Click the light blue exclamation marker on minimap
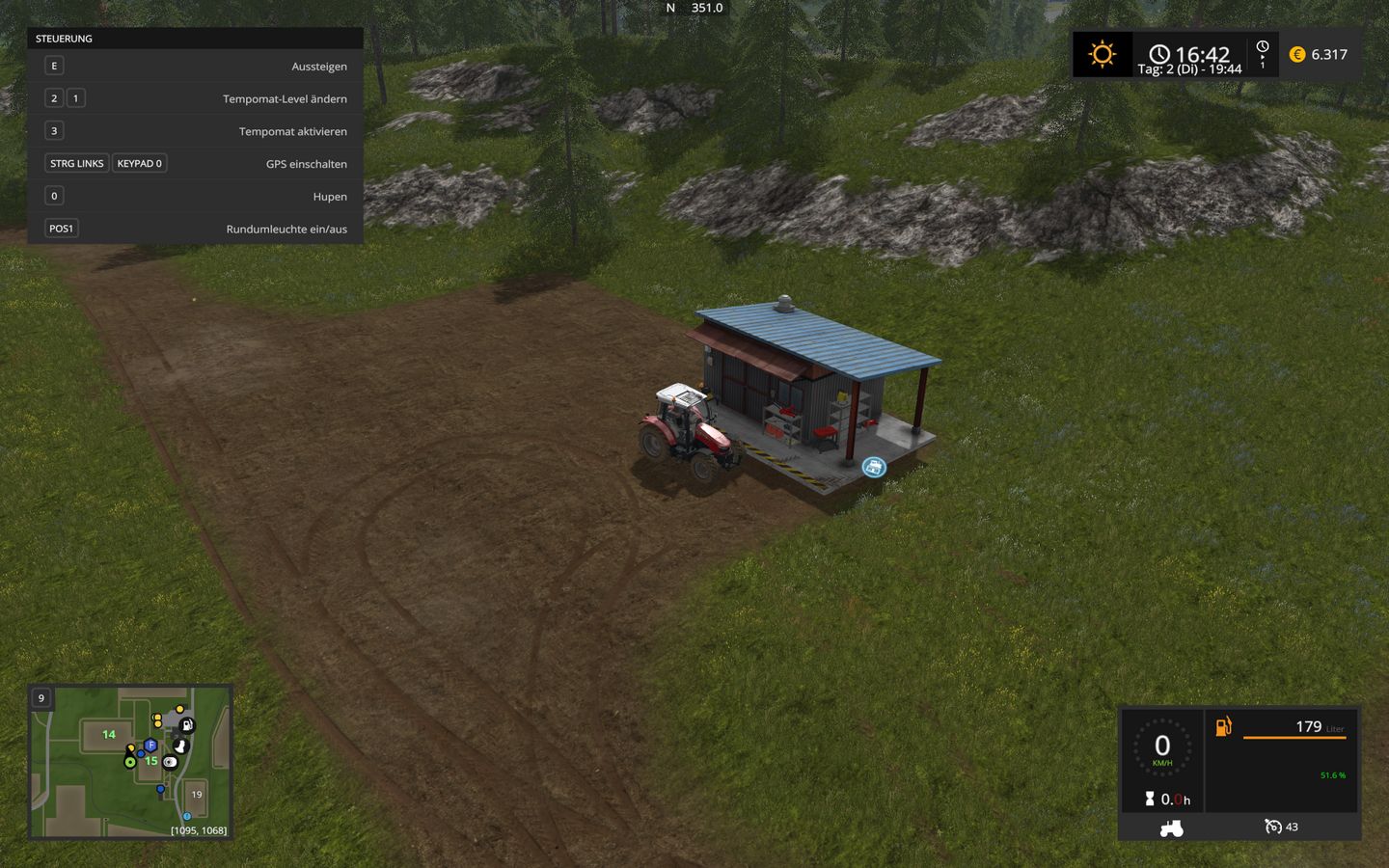Image resolution: width=1389 pixels, height=868 pixels. pos(187,816)
